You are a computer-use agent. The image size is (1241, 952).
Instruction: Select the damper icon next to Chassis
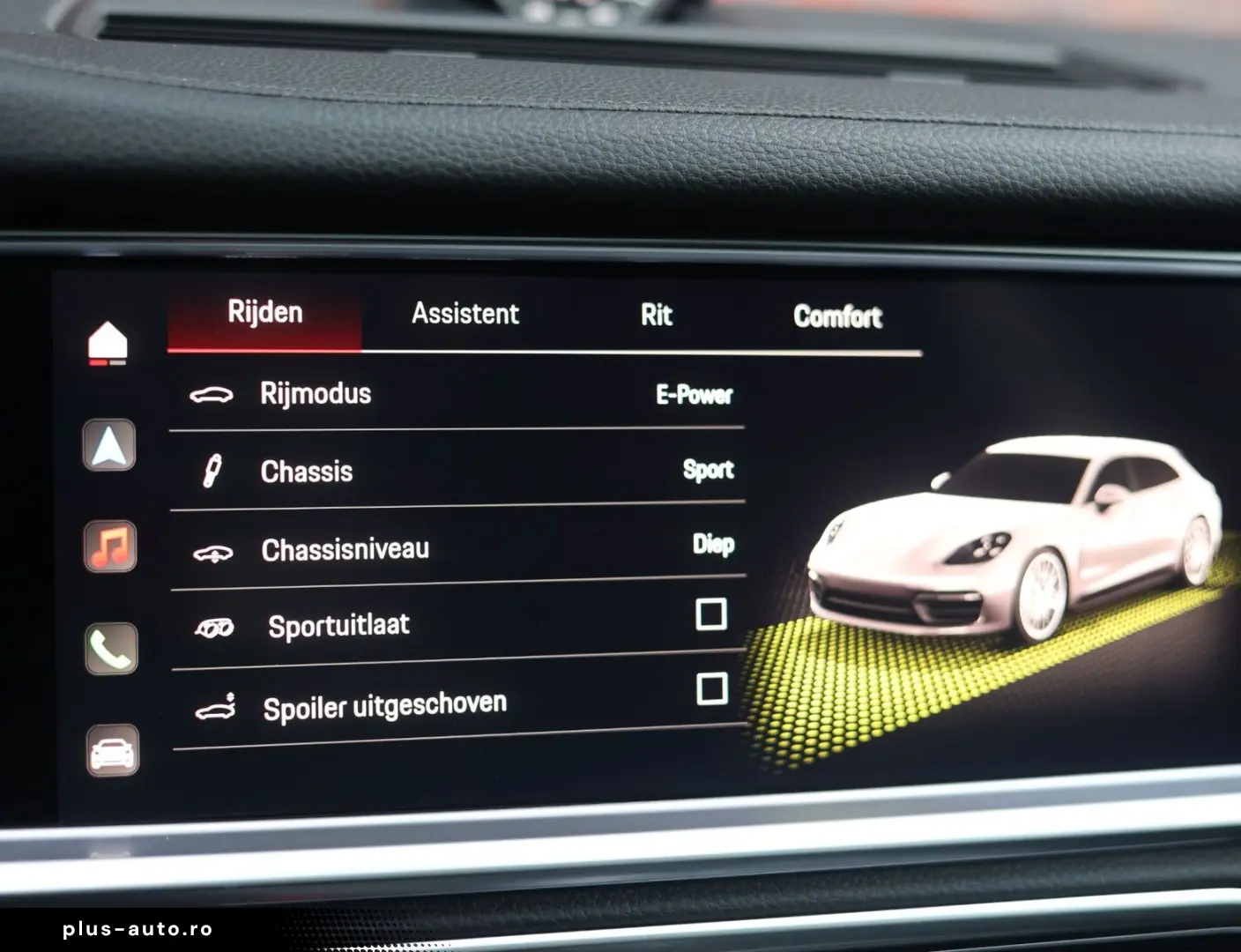[212, 471]
